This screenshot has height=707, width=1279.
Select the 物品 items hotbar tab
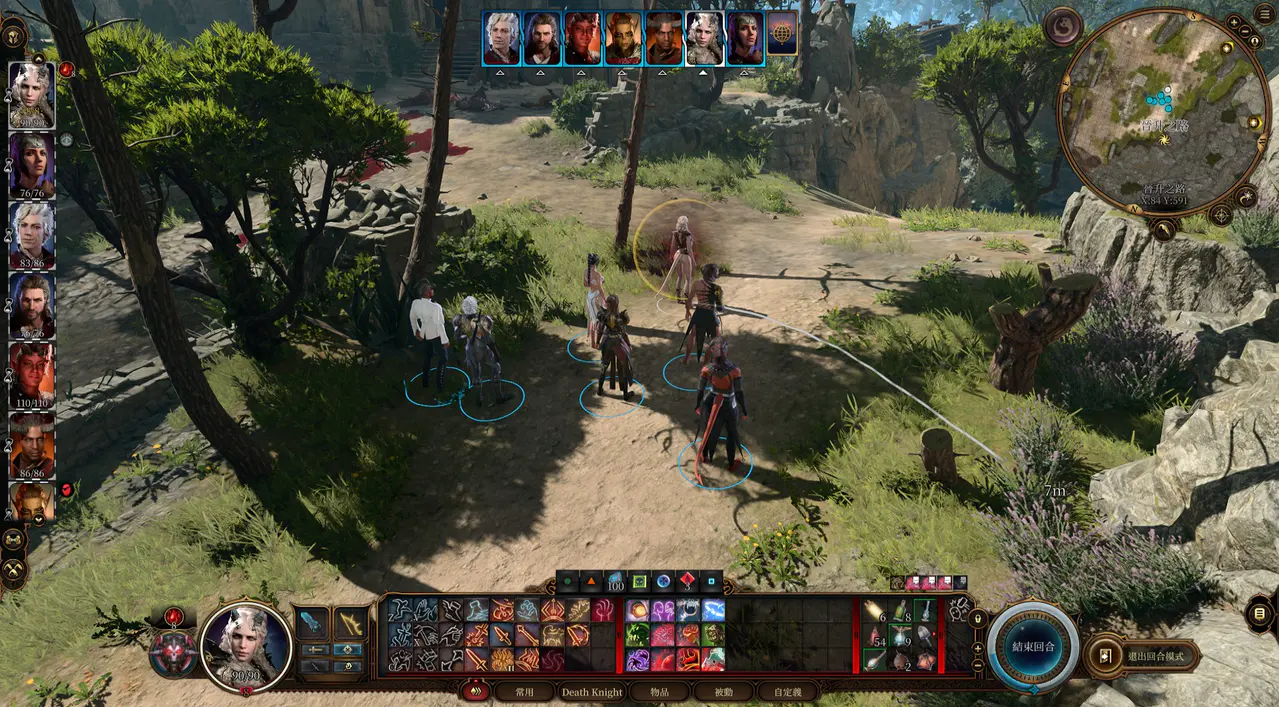point(658,691)
